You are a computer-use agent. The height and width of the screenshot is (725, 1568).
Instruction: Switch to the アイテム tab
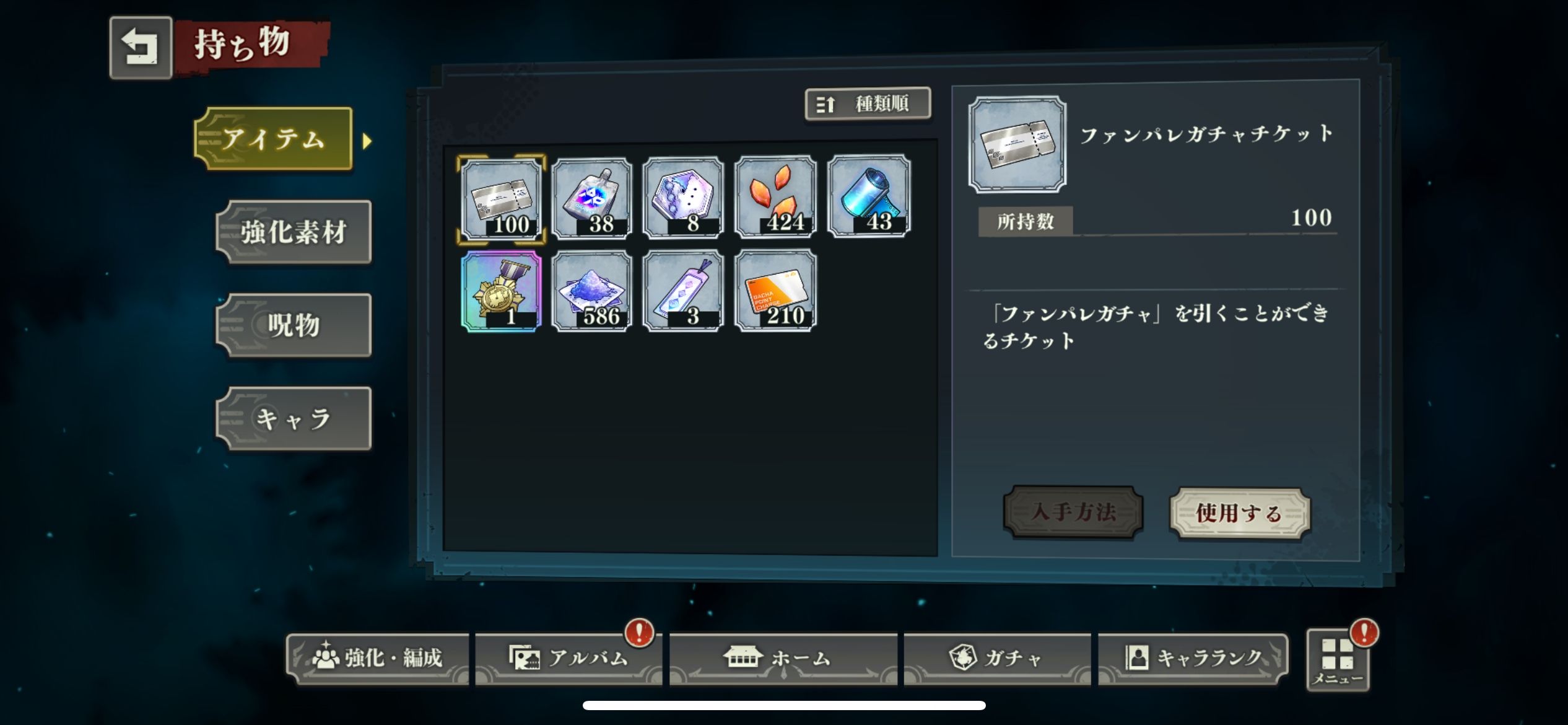(274, 139)
